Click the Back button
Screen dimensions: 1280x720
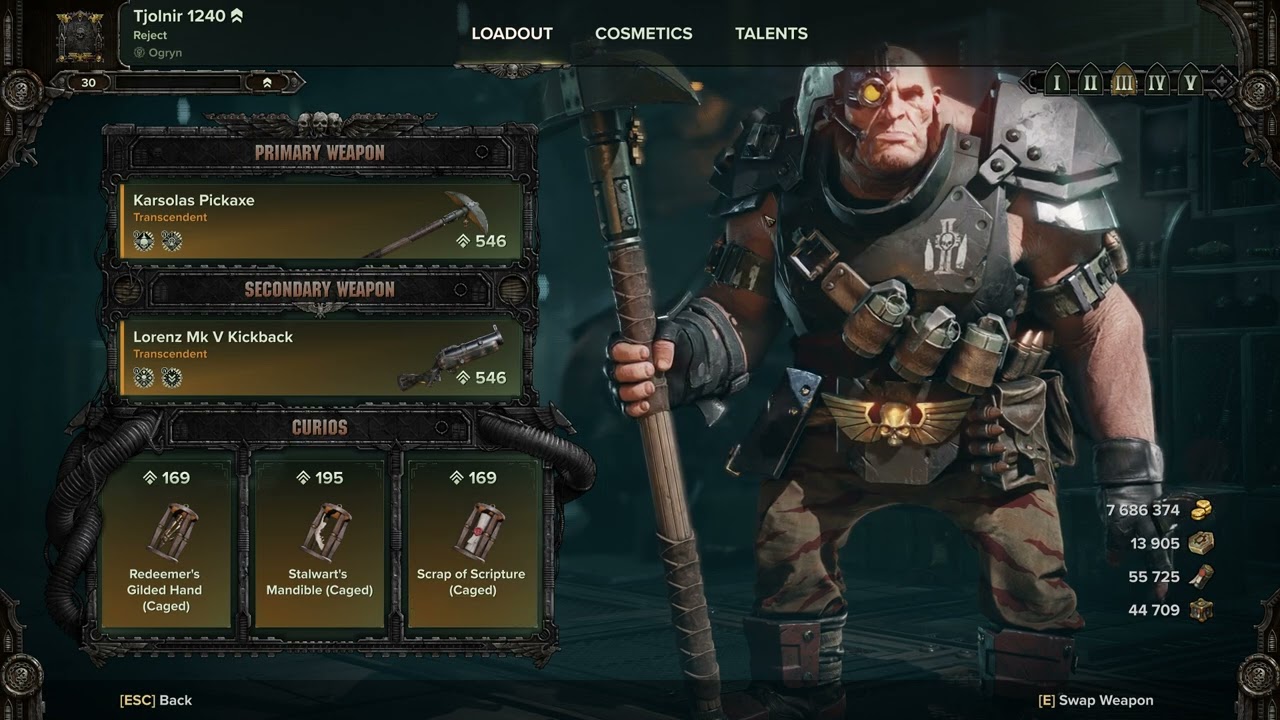[x=156, y=700]
